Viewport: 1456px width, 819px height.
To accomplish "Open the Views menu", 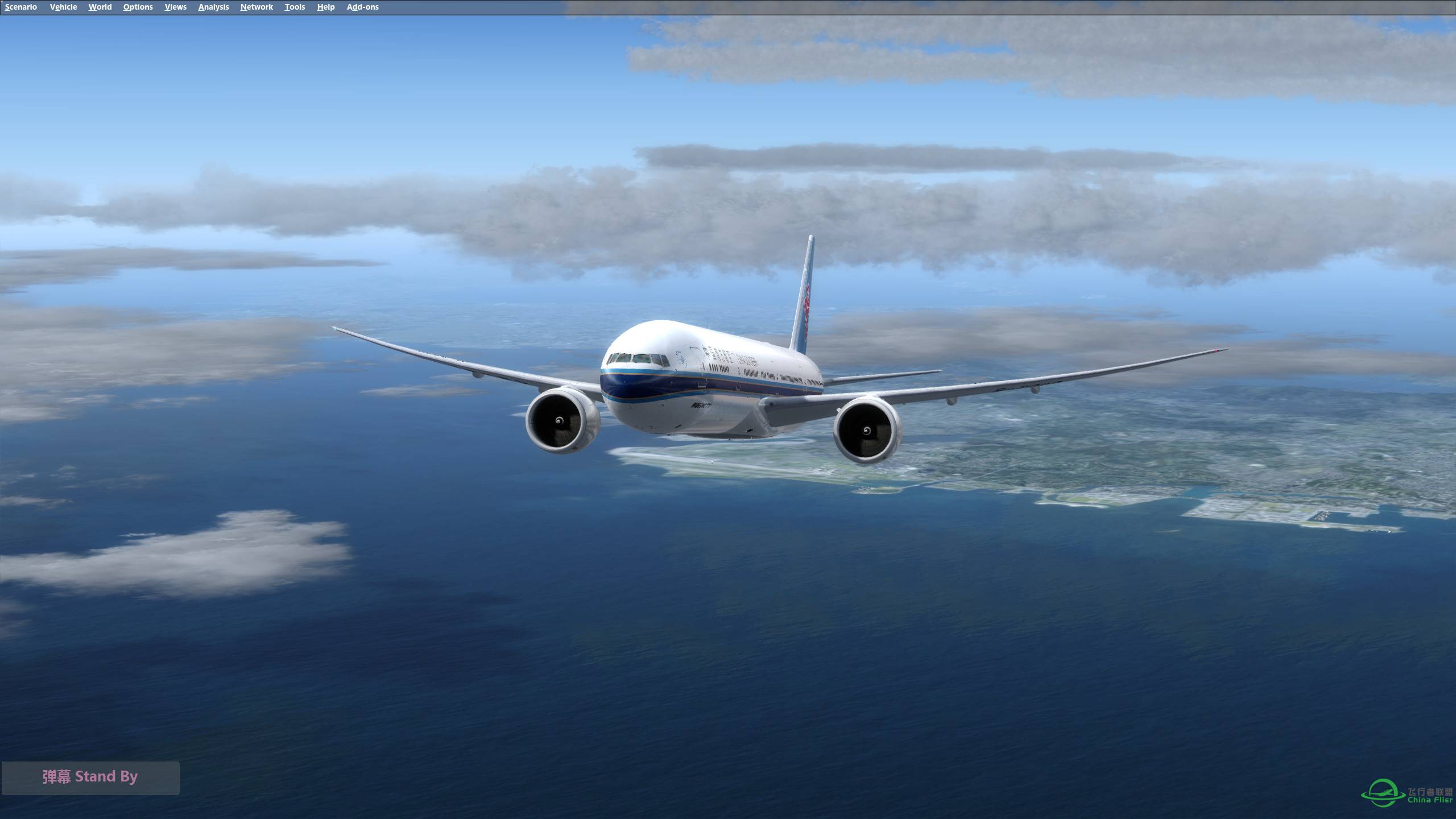I will pos(175,7).
